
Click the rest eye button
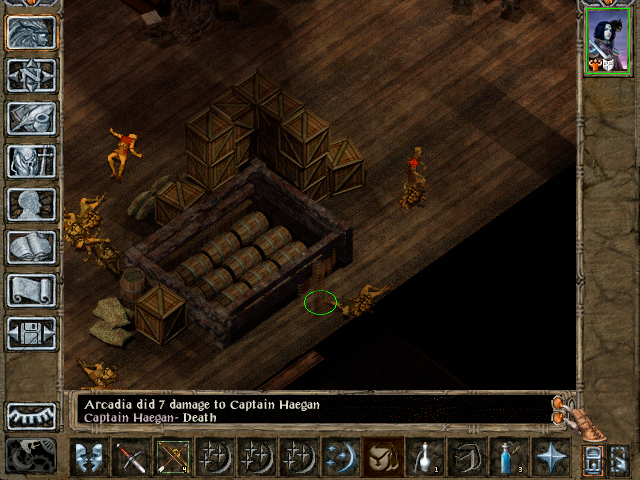tap(31, 416)
